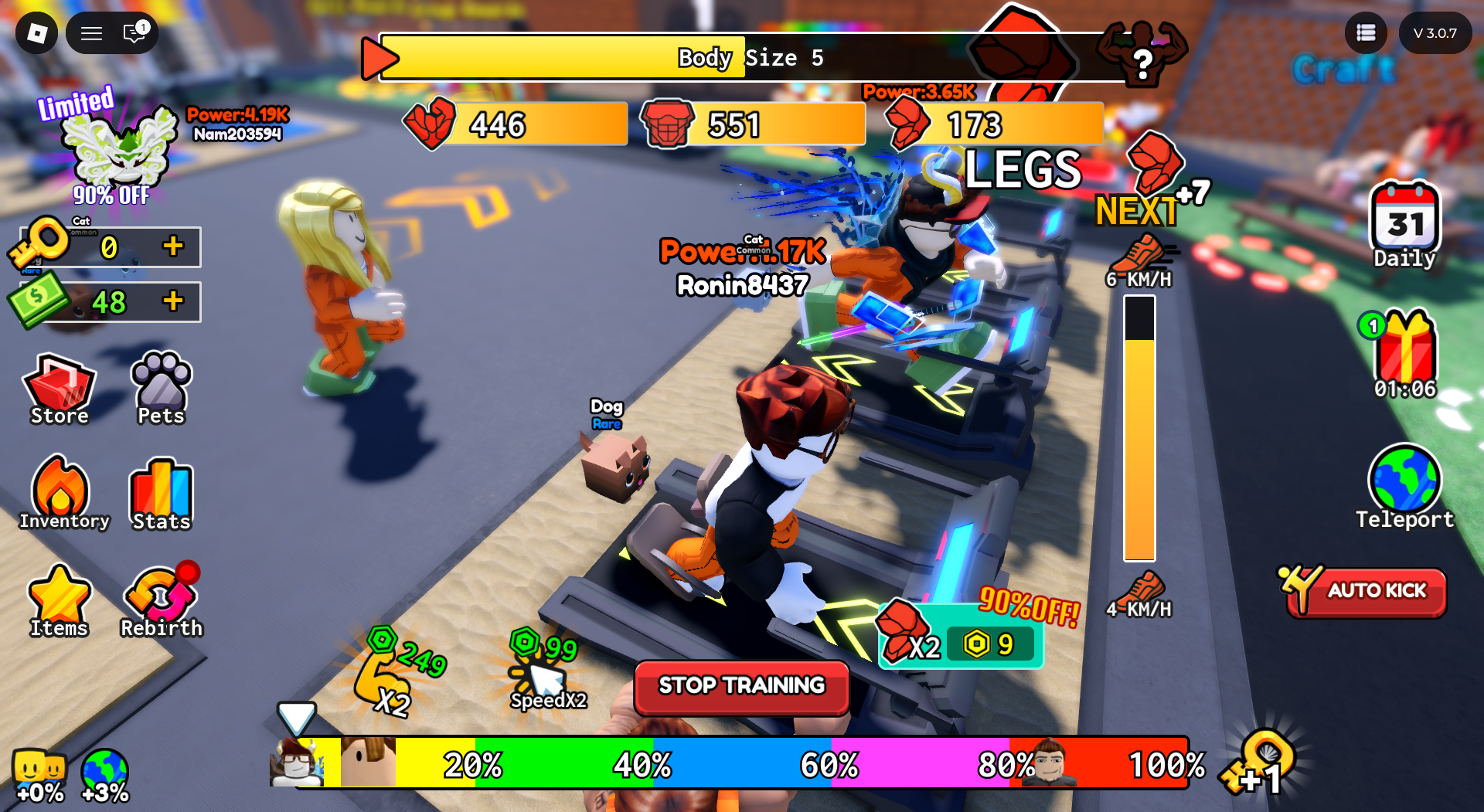Open the Limited 90% OFF pet offer
The width and height of the screenshot is (1484, 812).
click(116, 148)
